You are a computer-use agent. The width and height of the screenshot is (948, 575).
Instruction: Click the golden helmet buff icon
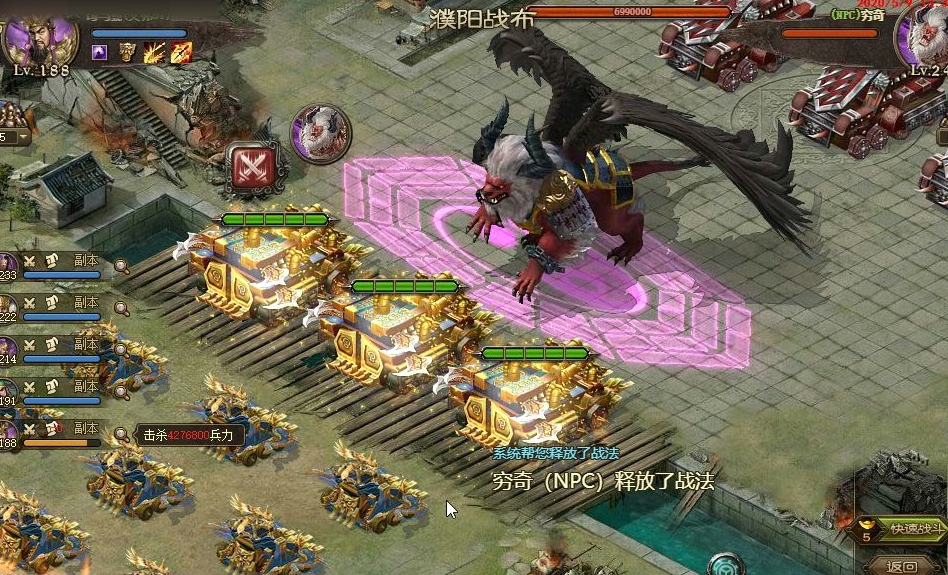pyautogui.click(x=127, y=54)
